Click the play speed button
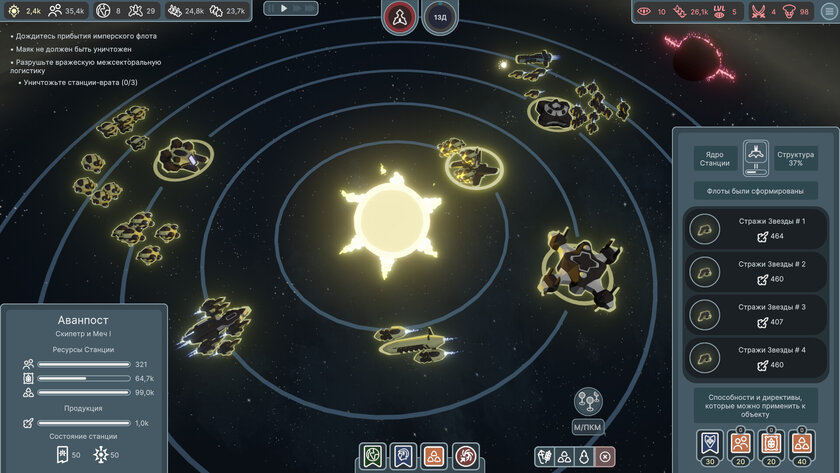Viewport: 840px width, 473px height. pos(283,8)
